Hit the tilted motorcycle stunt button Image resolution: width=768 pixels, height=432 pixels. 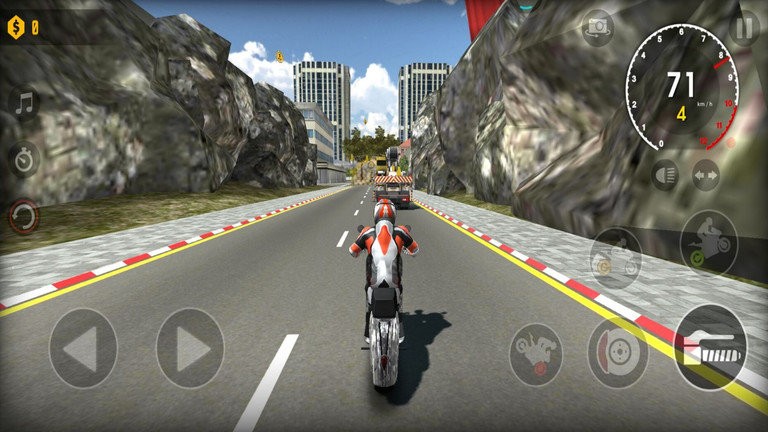[x=535, y=353]
